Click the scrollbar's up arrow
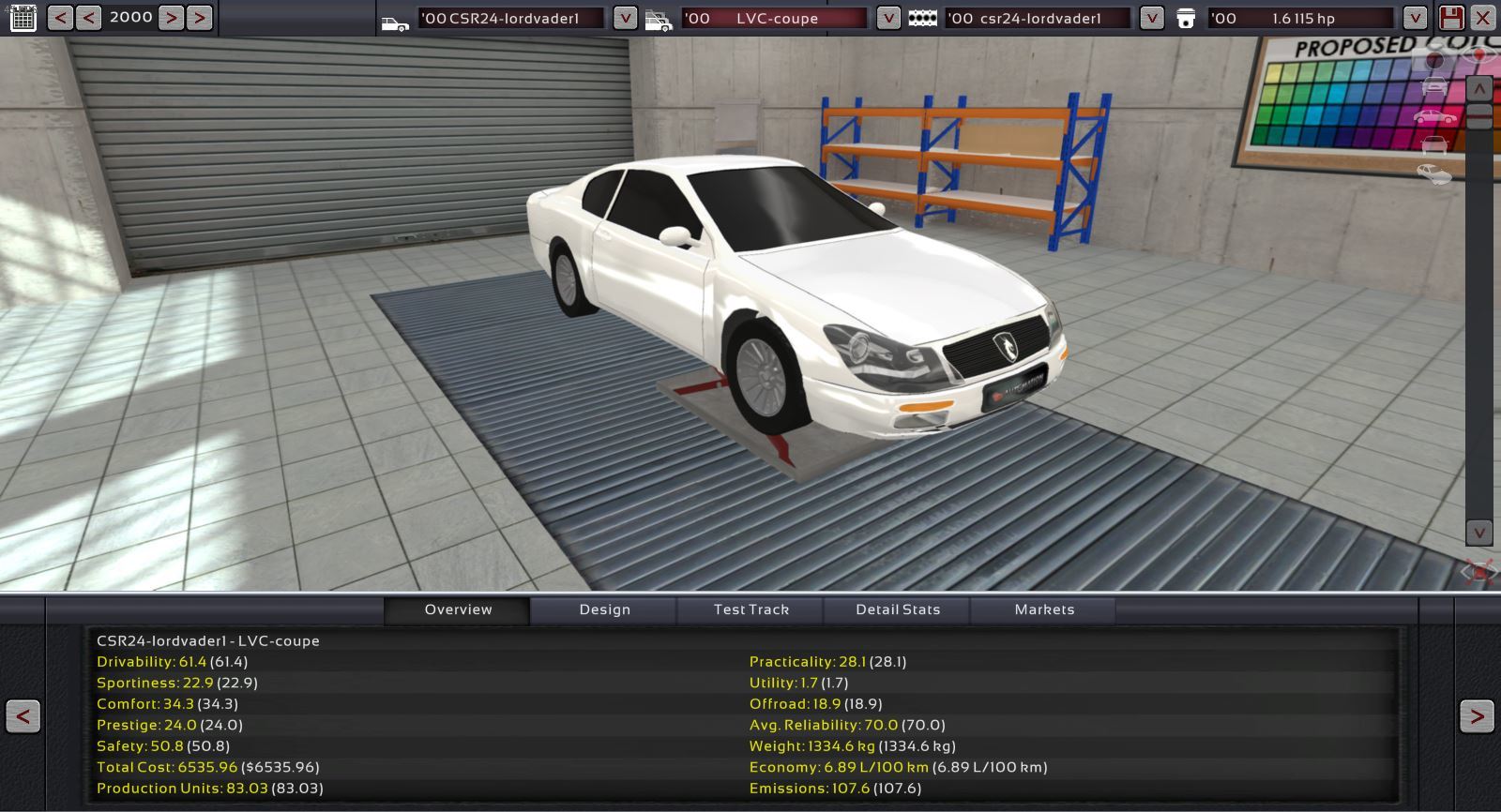 click(1479, 88)
